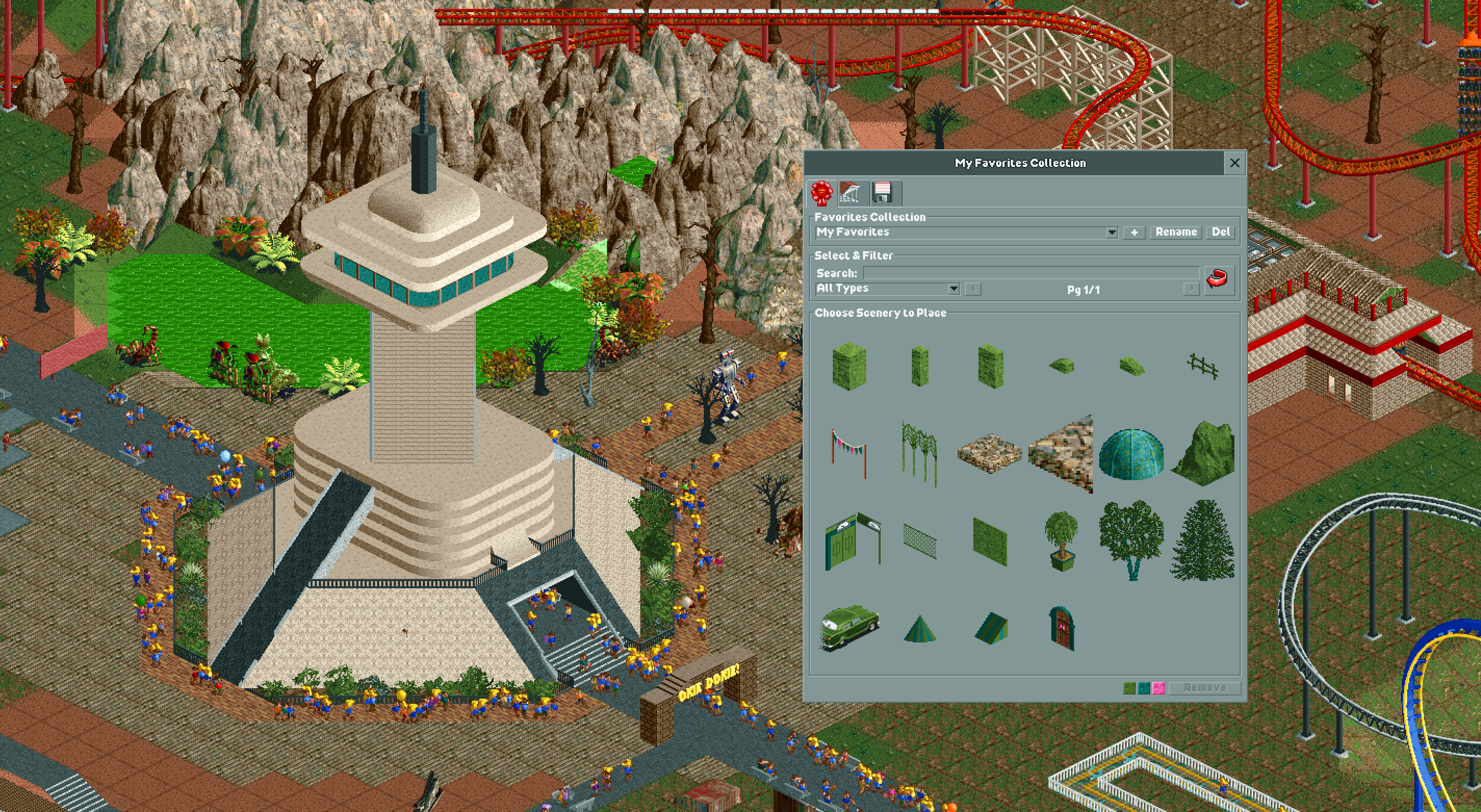The image size is (1481, 812).
Task: Switch to the red rosette favorites tab
Action: tap(821, 193)
